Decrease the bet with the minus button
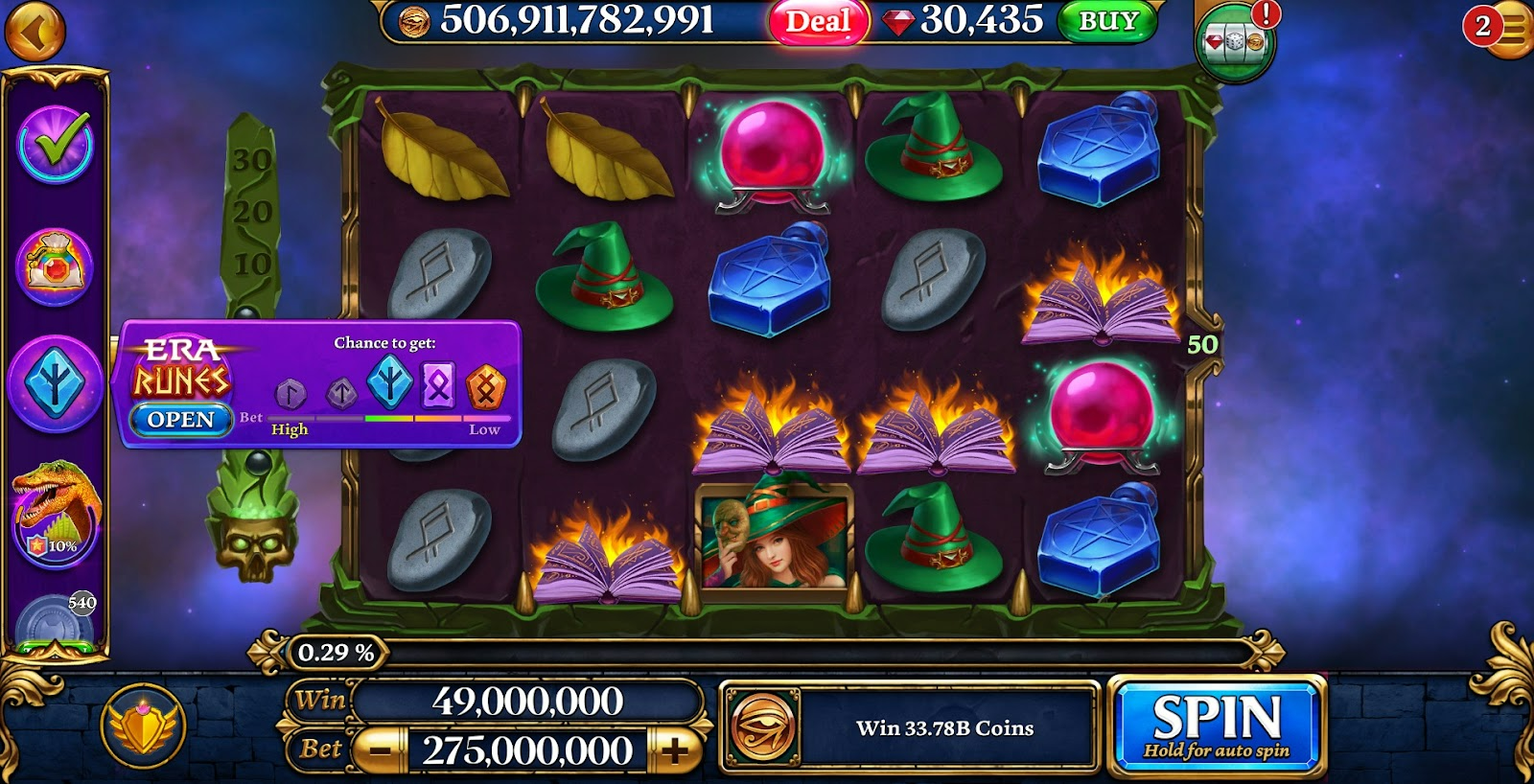1534x784 pixels. pos(381,750)
